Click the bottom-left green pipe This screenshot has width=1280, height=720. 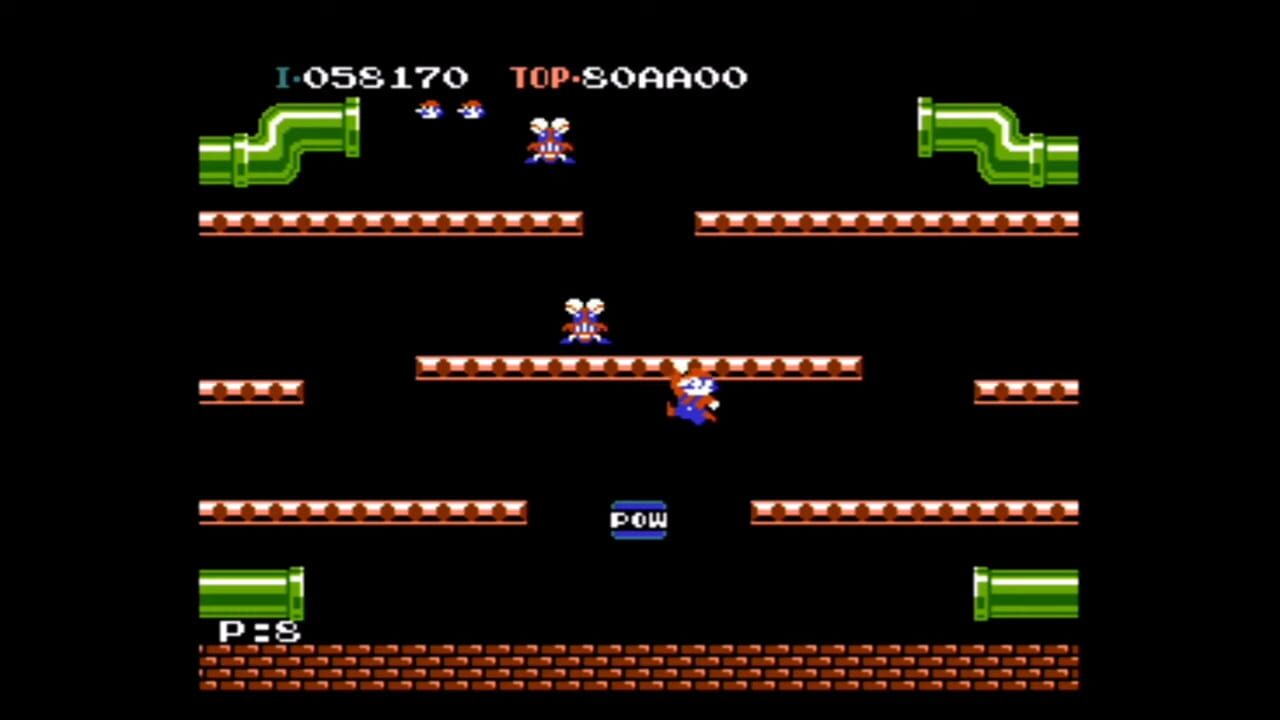pyautogui.click(x=250, y=595)
